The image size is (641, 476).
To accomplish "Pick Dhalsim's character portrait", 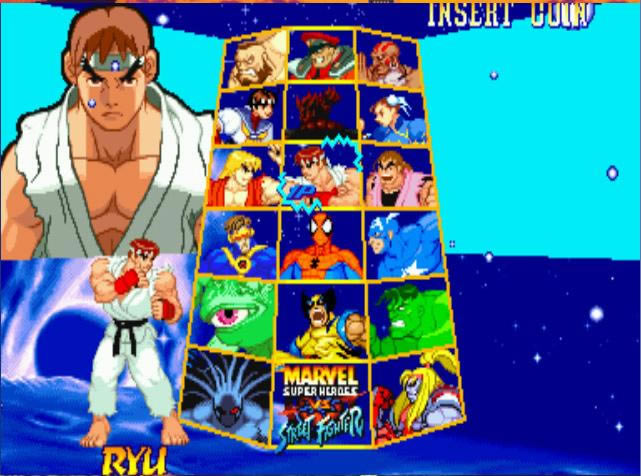I will pyautogui.click(x=385, y=58).
